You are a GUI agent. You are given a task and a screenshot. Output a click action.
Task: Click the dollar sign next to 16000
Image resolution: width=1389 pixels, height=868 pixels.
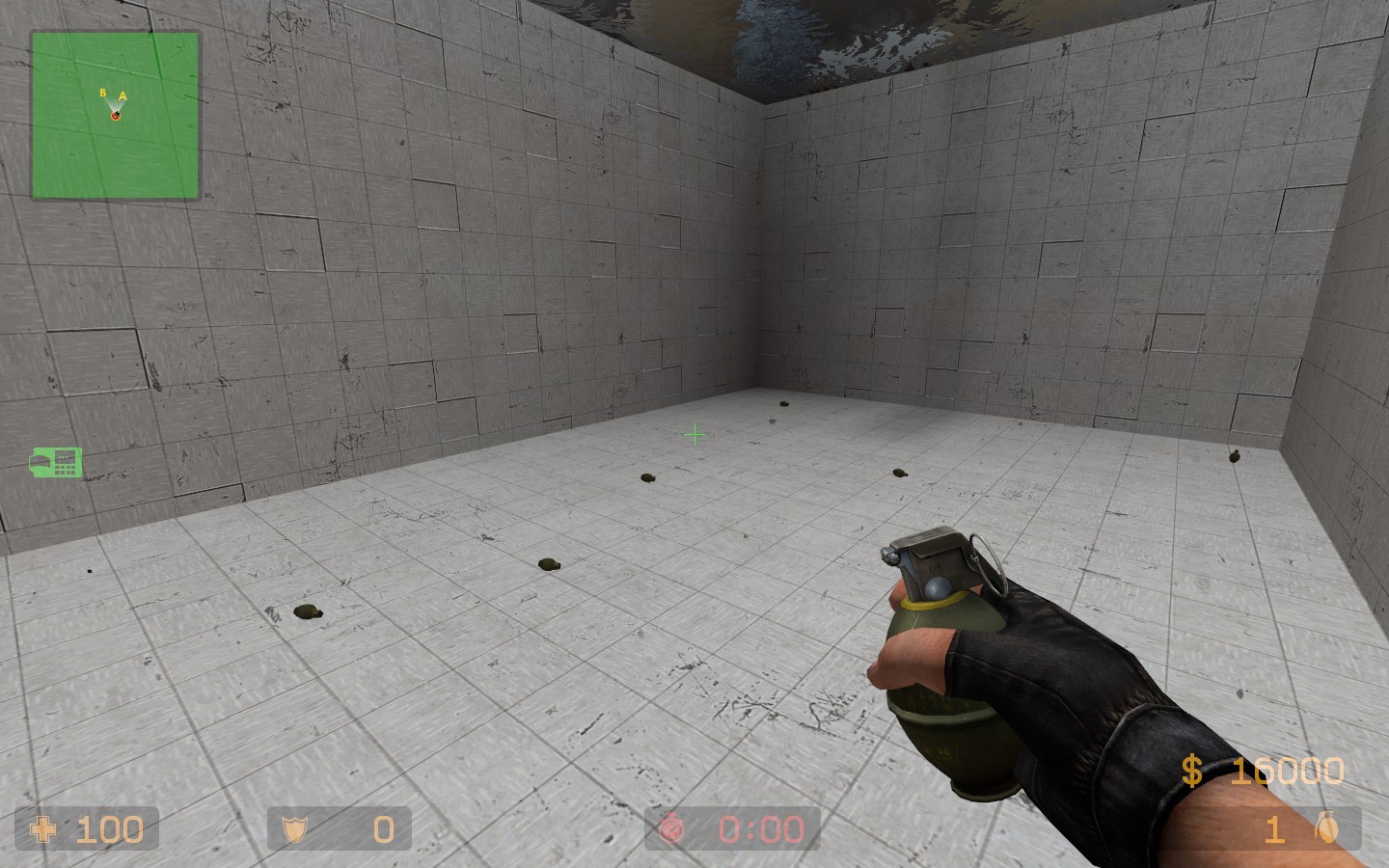click(1192, 770)
